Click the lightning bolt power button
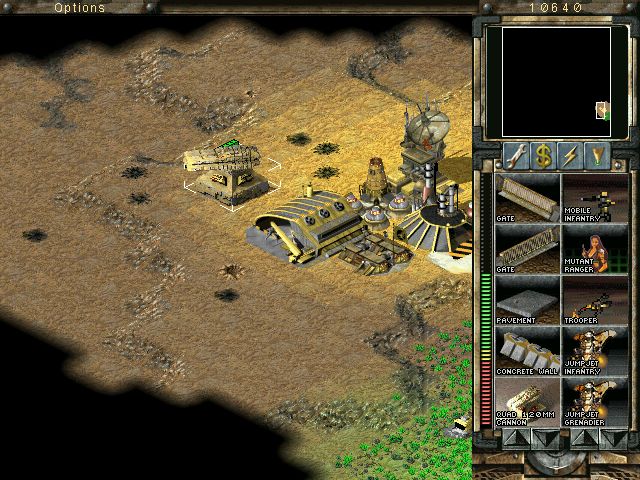Screen dimensions: 640x480 click(x=571, y=155)
